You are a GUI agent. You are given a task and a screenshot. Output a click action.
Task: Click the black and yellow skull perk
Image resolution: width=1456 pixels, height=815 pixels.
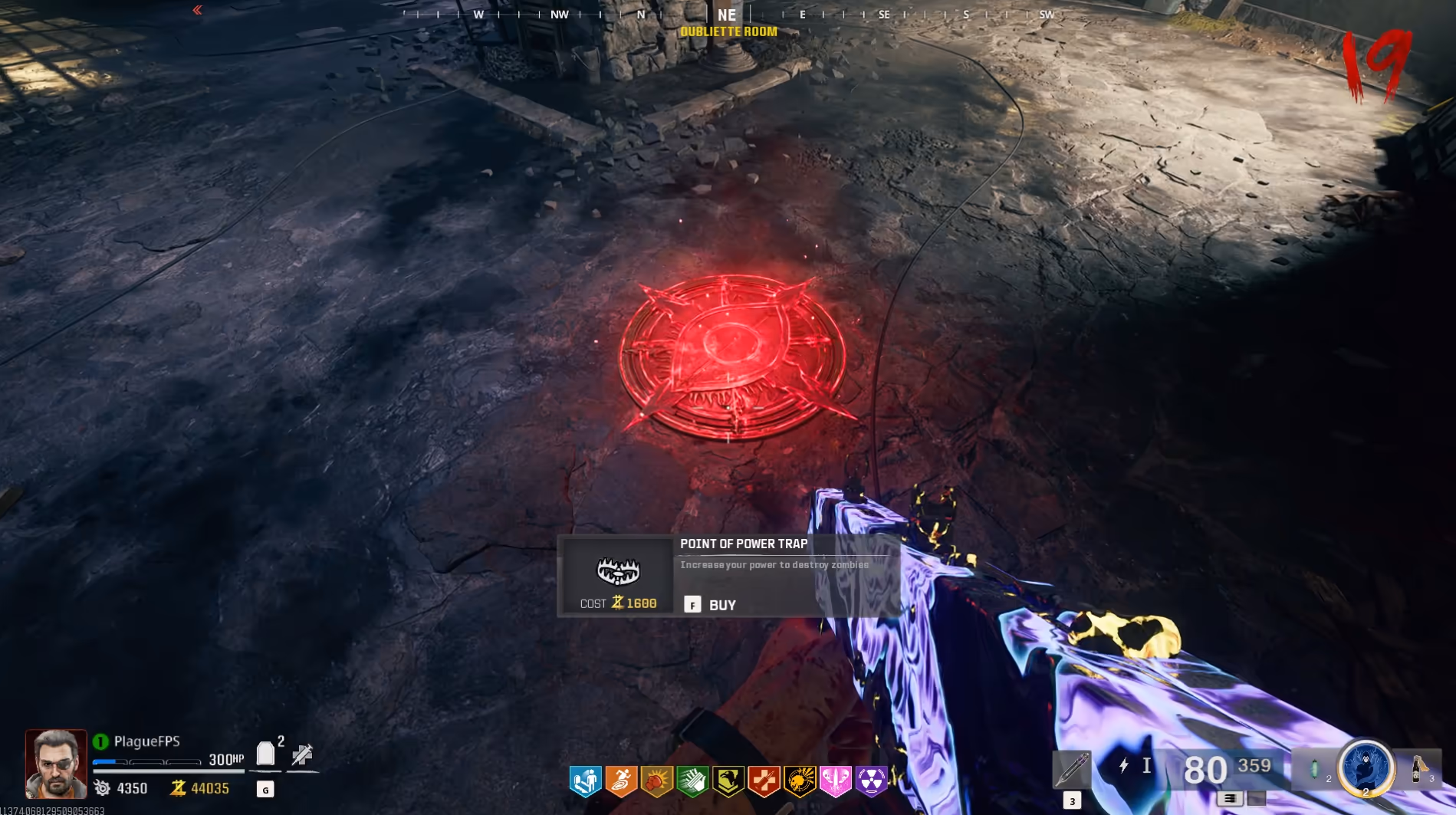[x=800, y=781]
